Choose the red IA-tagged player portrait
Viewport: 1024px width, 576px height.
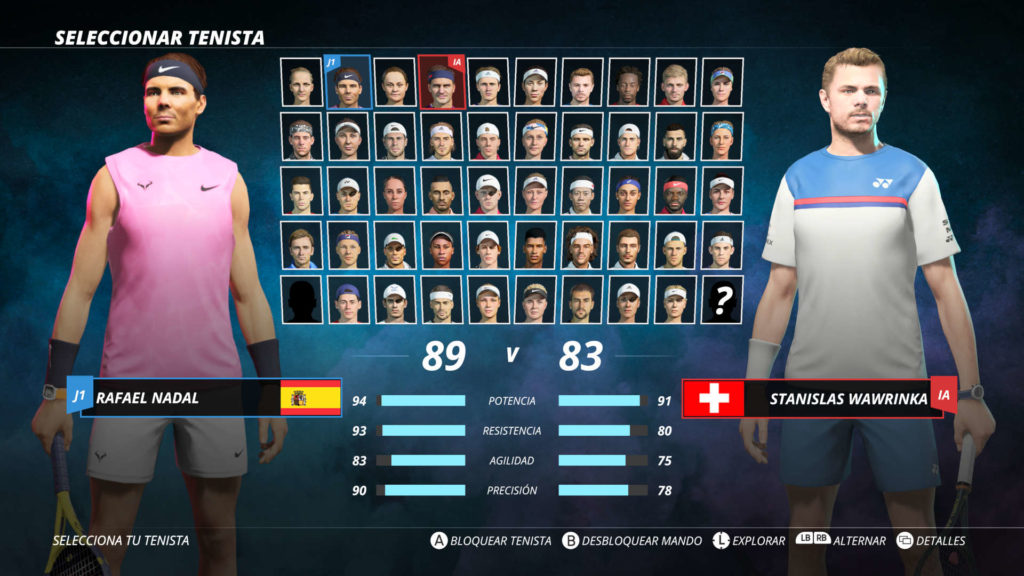(x=441, y=81)
